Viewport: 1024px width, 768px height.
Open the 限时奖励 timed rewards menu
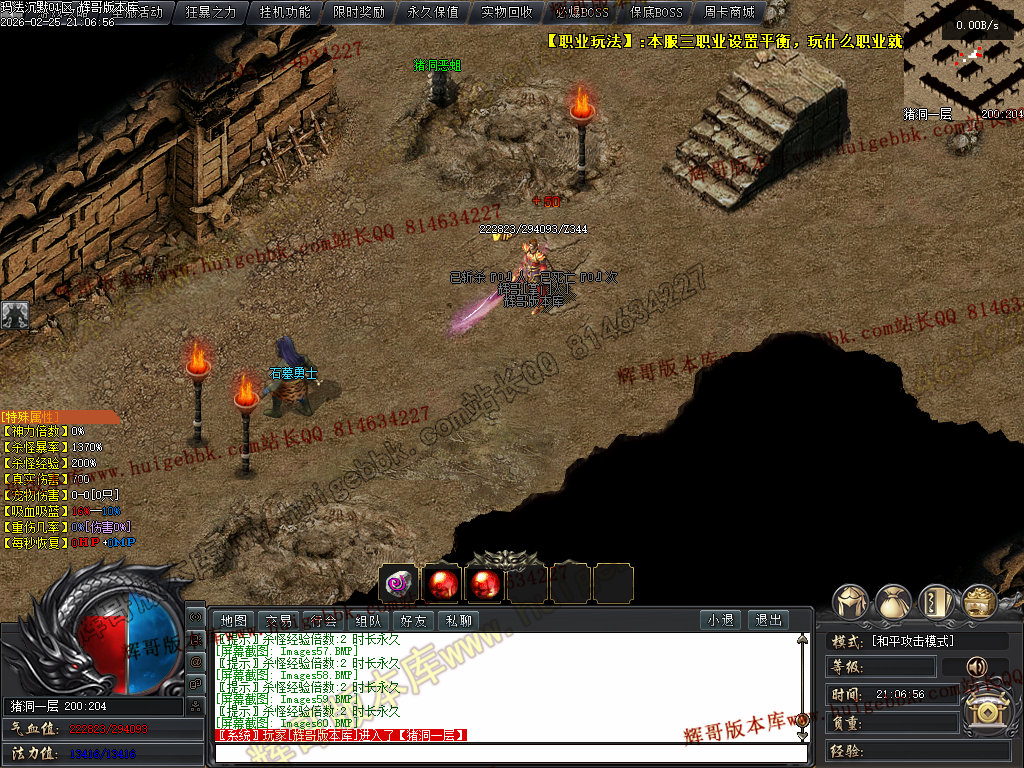pos(359,13)
